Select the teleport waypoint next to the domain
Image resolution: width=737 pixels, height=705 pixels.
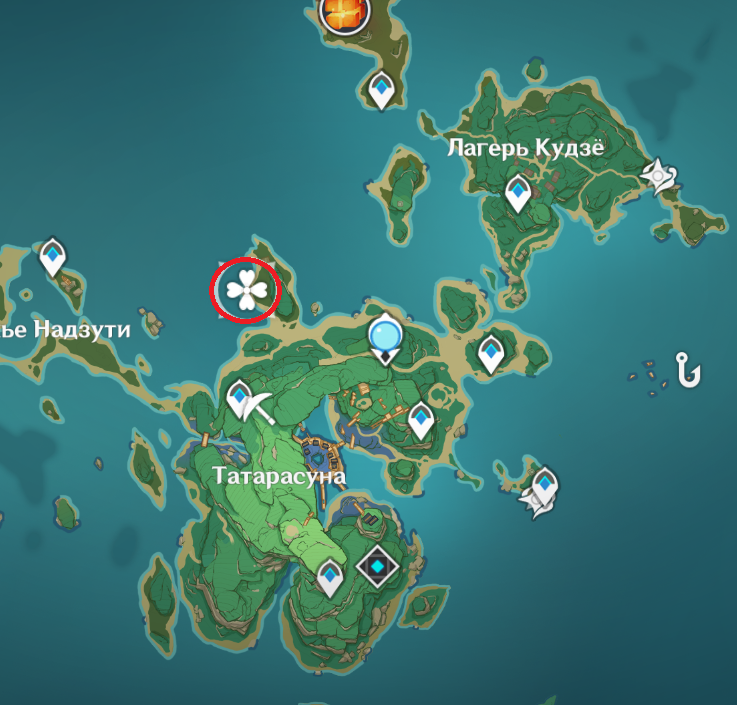(331, 577)
